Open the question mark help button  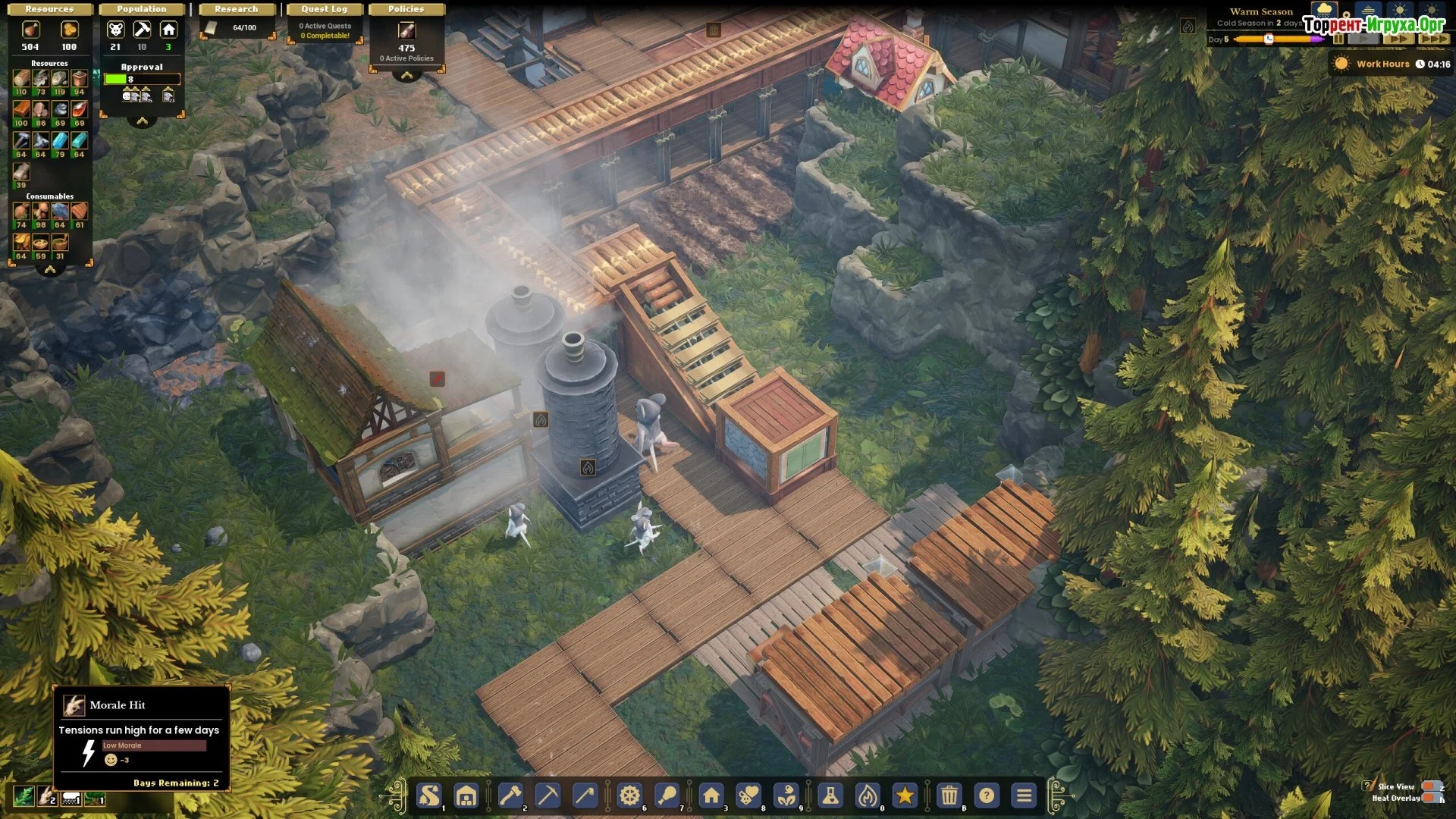click(x=987, y=795)
